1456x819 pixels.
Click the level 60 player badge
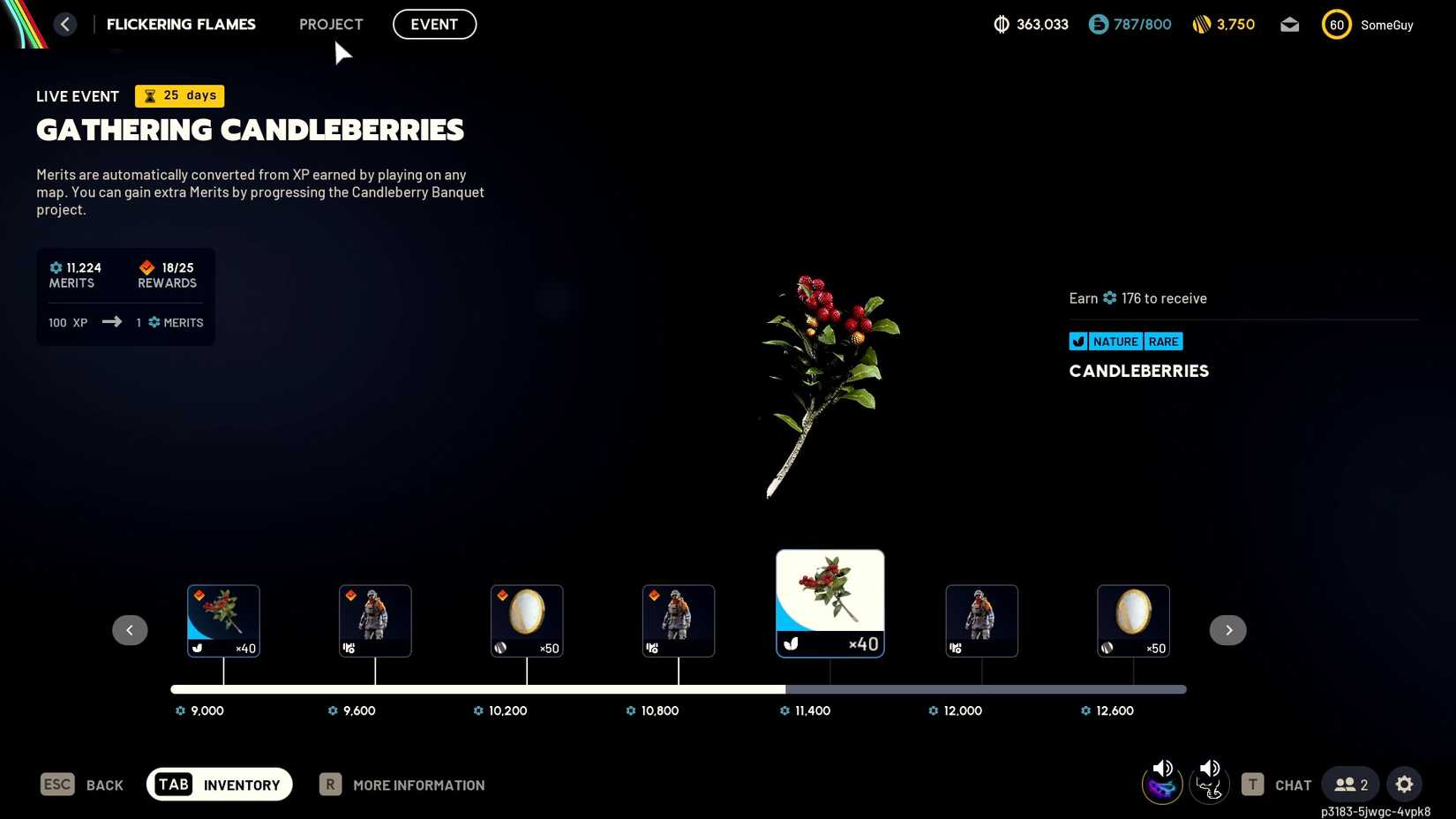pos(1336,24)
